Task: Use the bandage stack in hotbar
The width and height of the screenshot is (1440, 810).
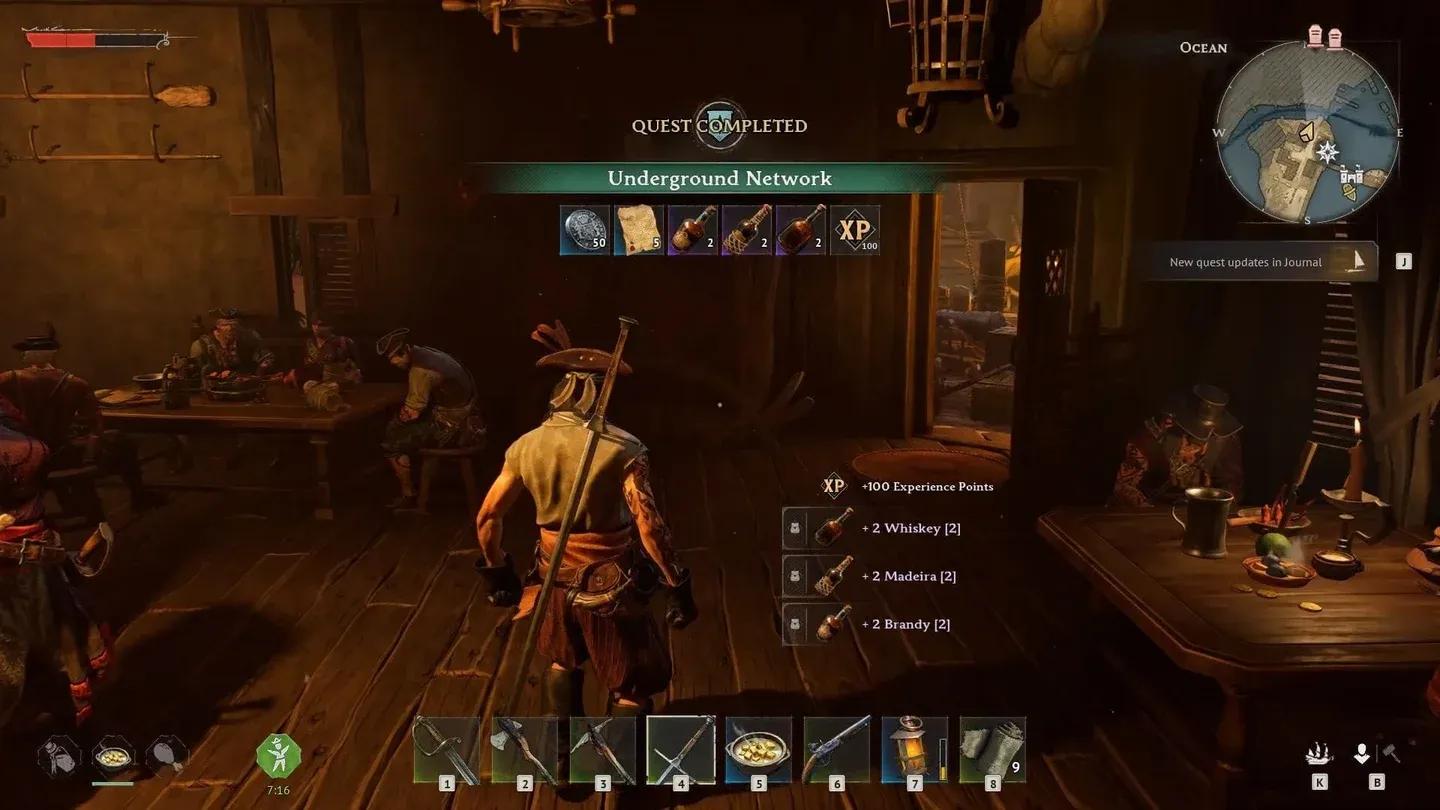Action: pos(990,750)
